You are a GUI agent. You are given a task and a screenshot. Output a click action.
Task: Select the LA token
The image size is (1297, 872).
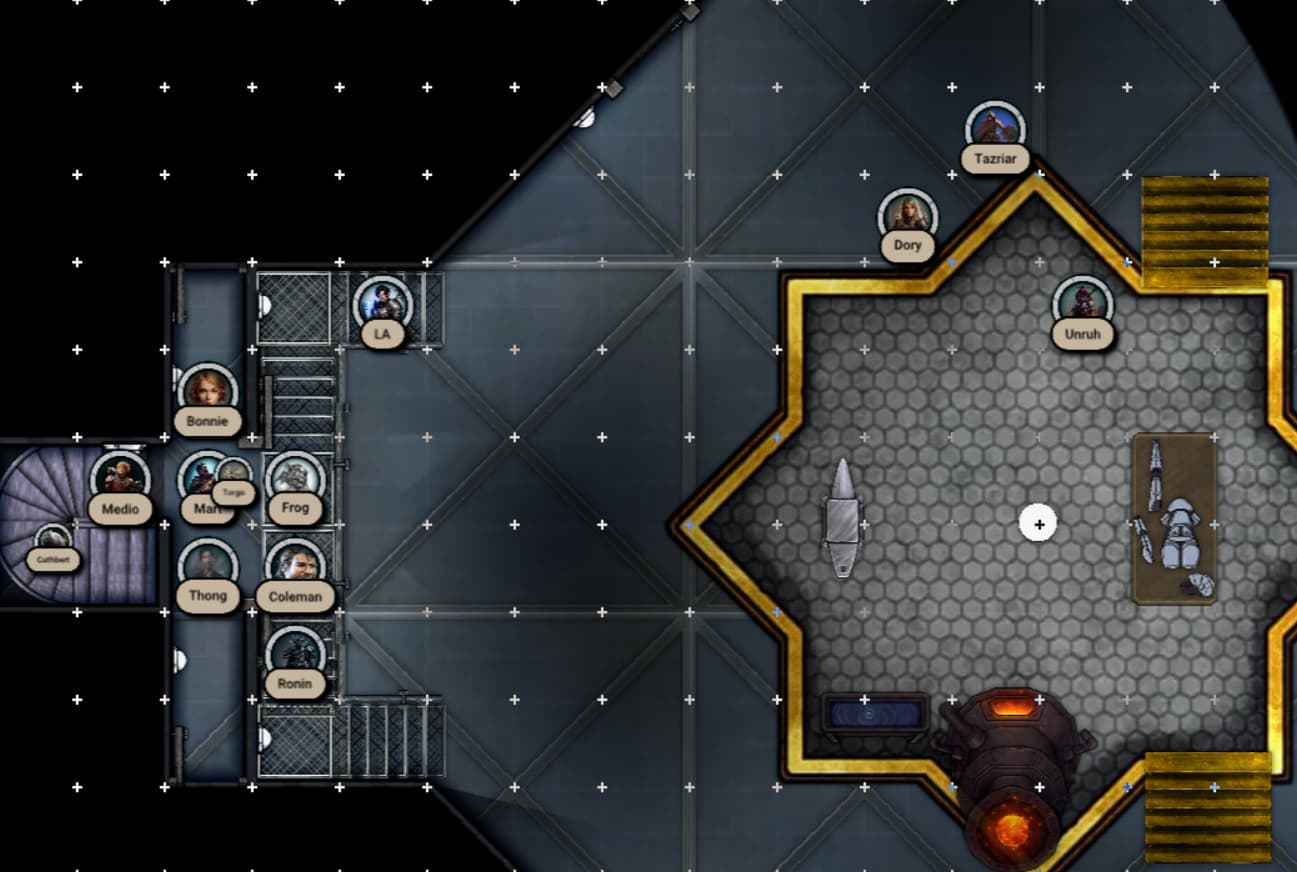[382, 305]
